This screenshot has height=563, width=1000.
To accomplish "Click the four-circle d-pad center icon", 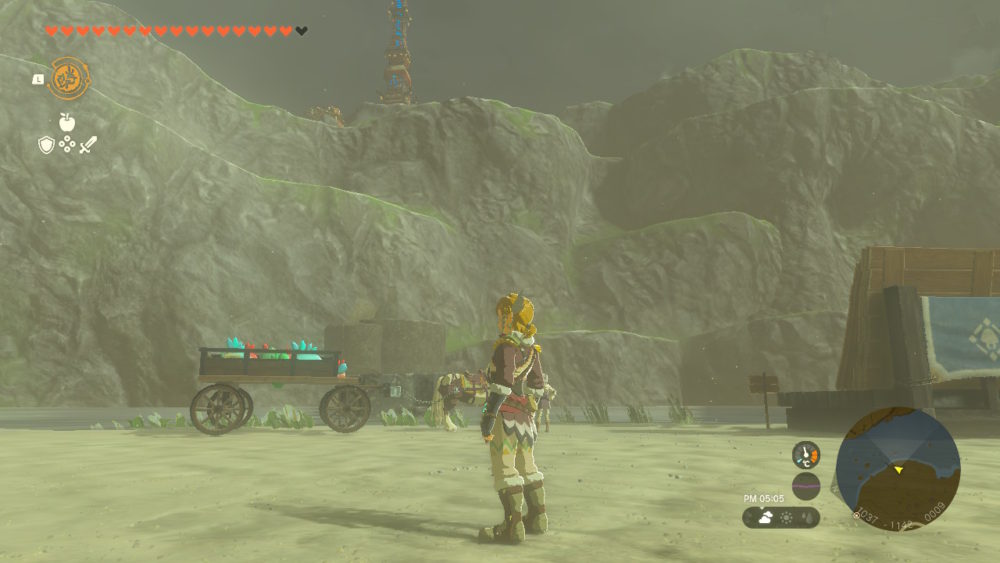I will click(x=67, y=145).
